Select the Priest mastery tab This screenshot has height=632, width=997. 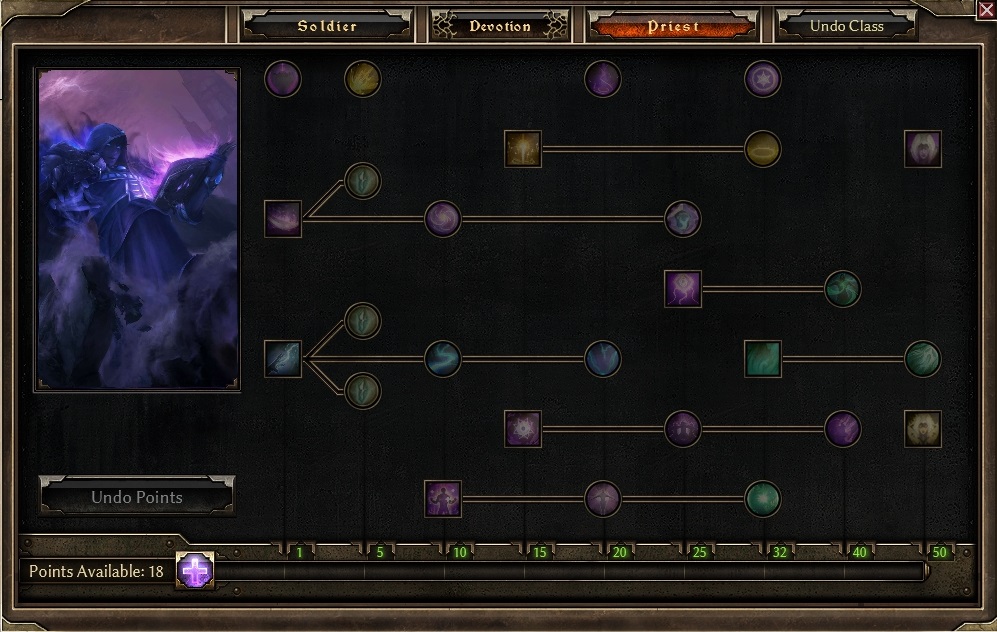673,26
